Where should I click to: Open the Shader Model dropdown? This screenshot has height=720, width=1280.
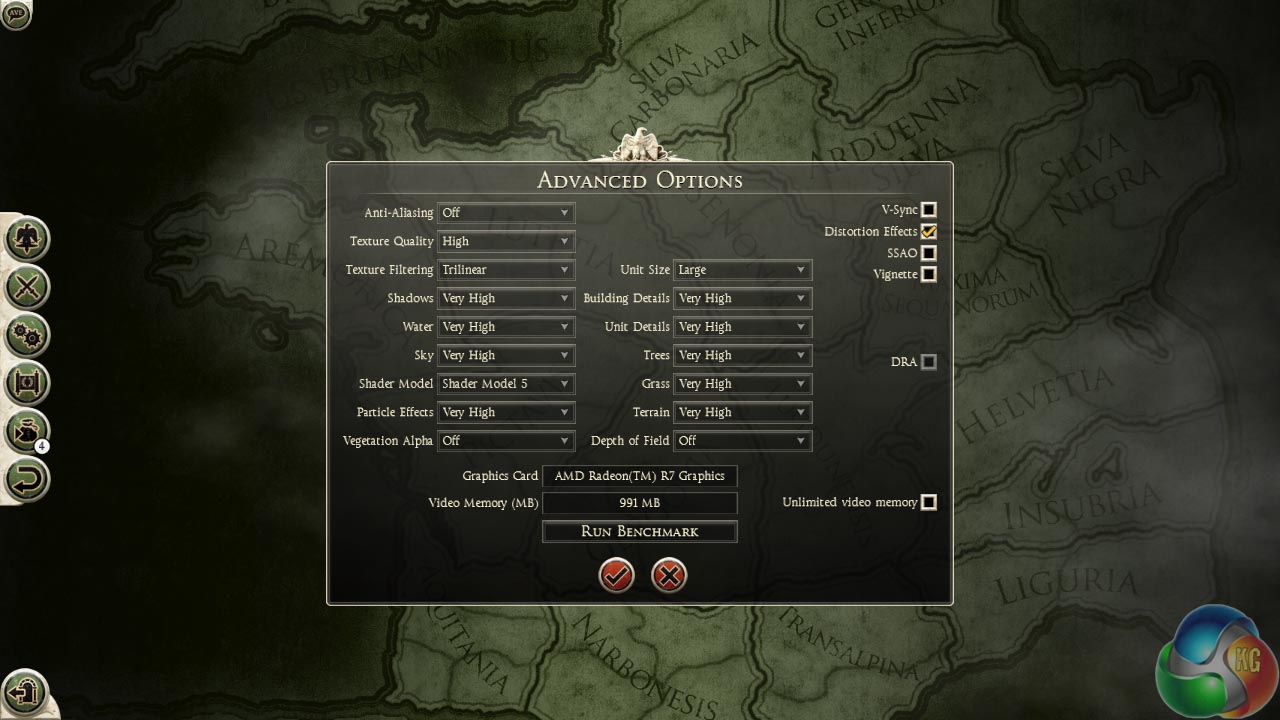506,384
